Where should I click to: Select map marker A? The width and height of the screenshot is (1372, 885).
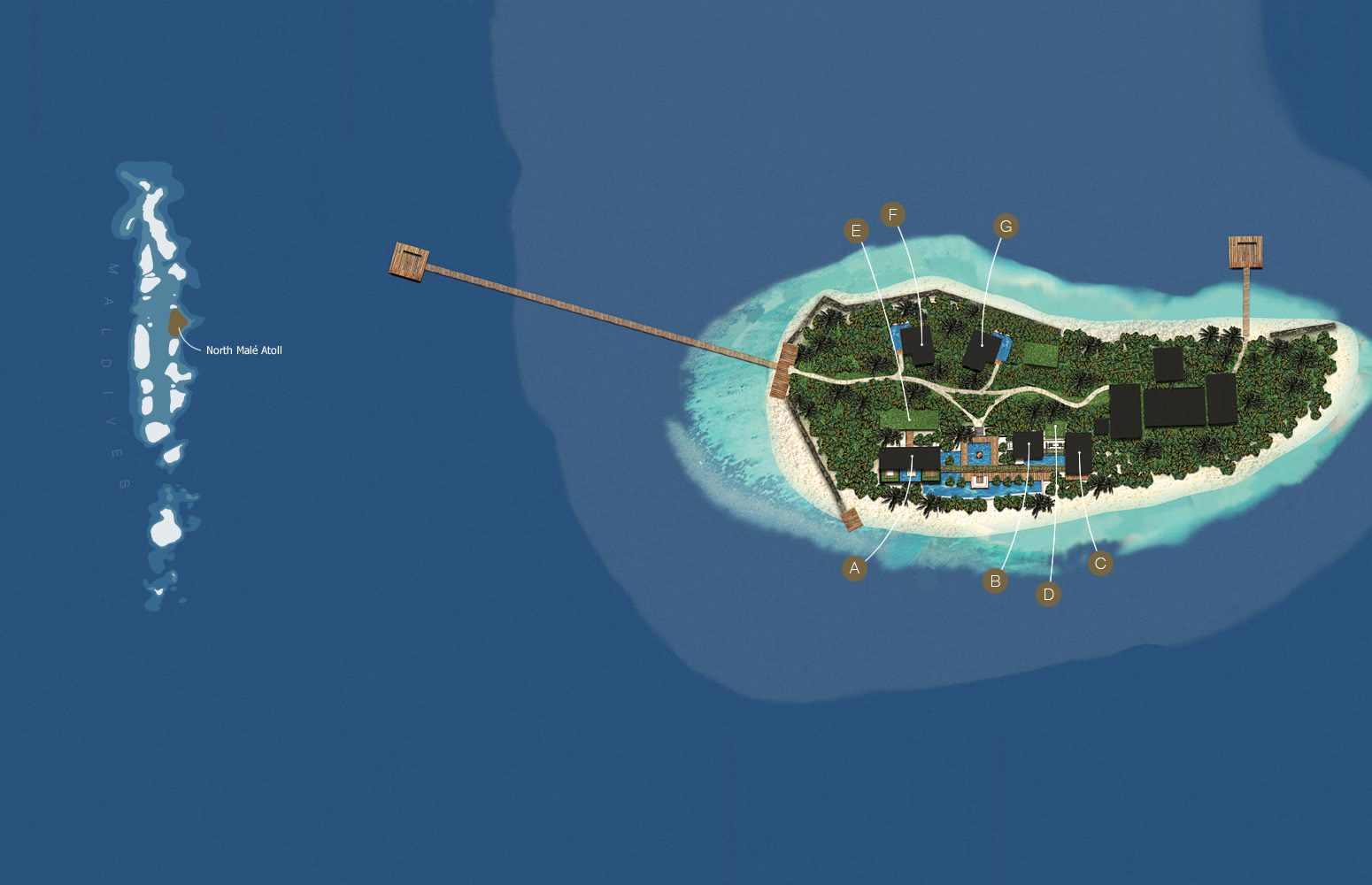[x=854, y=568]
